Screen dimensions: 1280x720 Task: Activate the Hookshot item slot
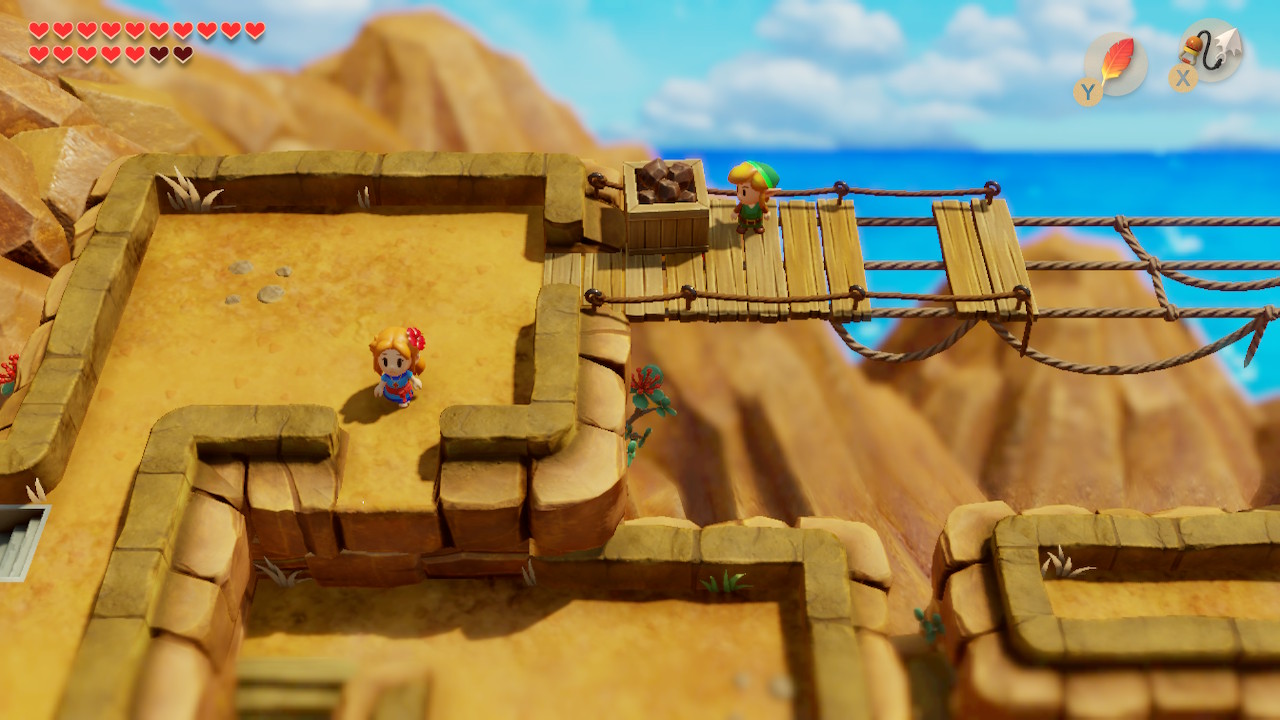tap(1211, 51)
